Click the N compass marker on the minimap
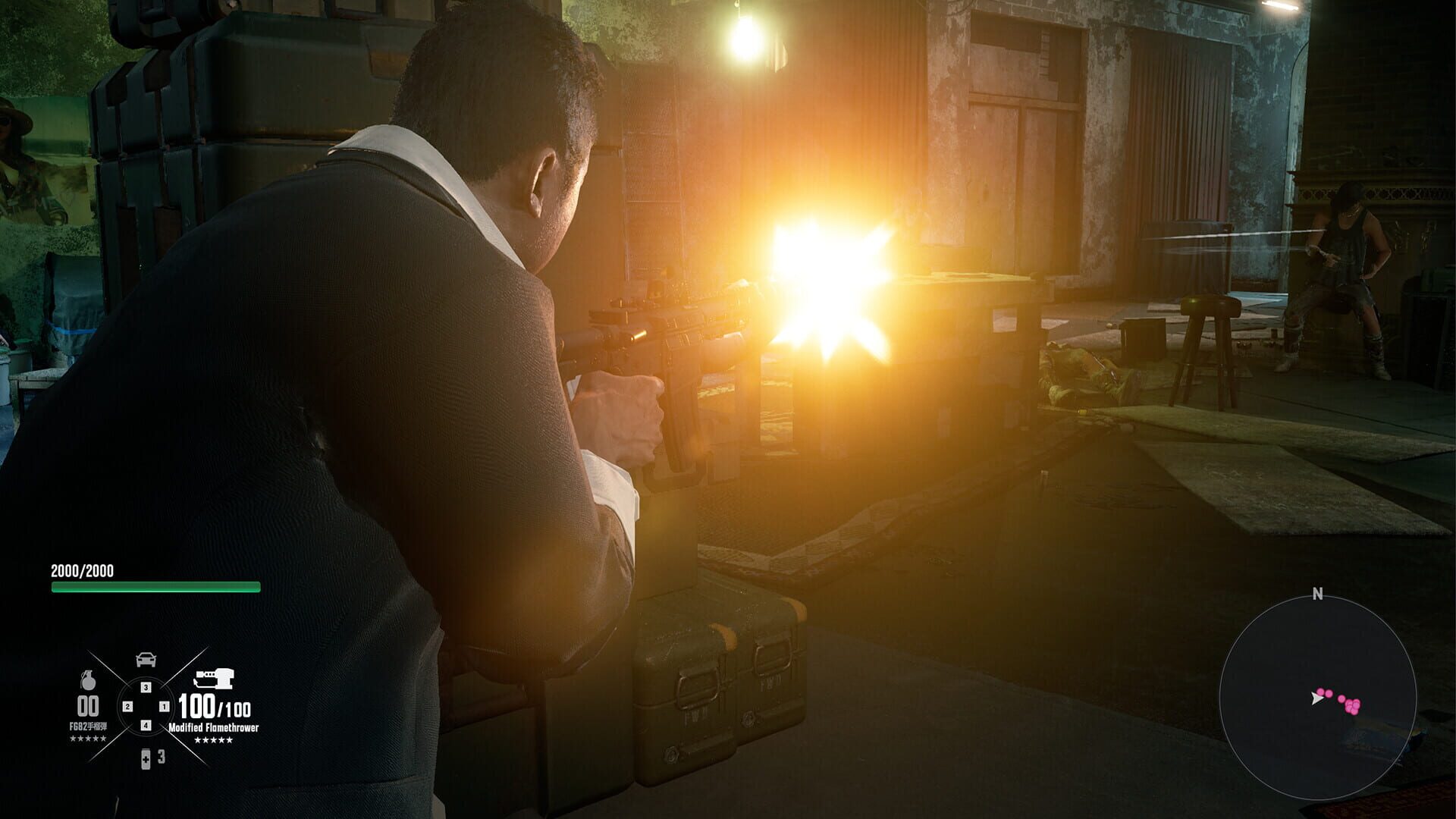 (x=1317, y=592)
